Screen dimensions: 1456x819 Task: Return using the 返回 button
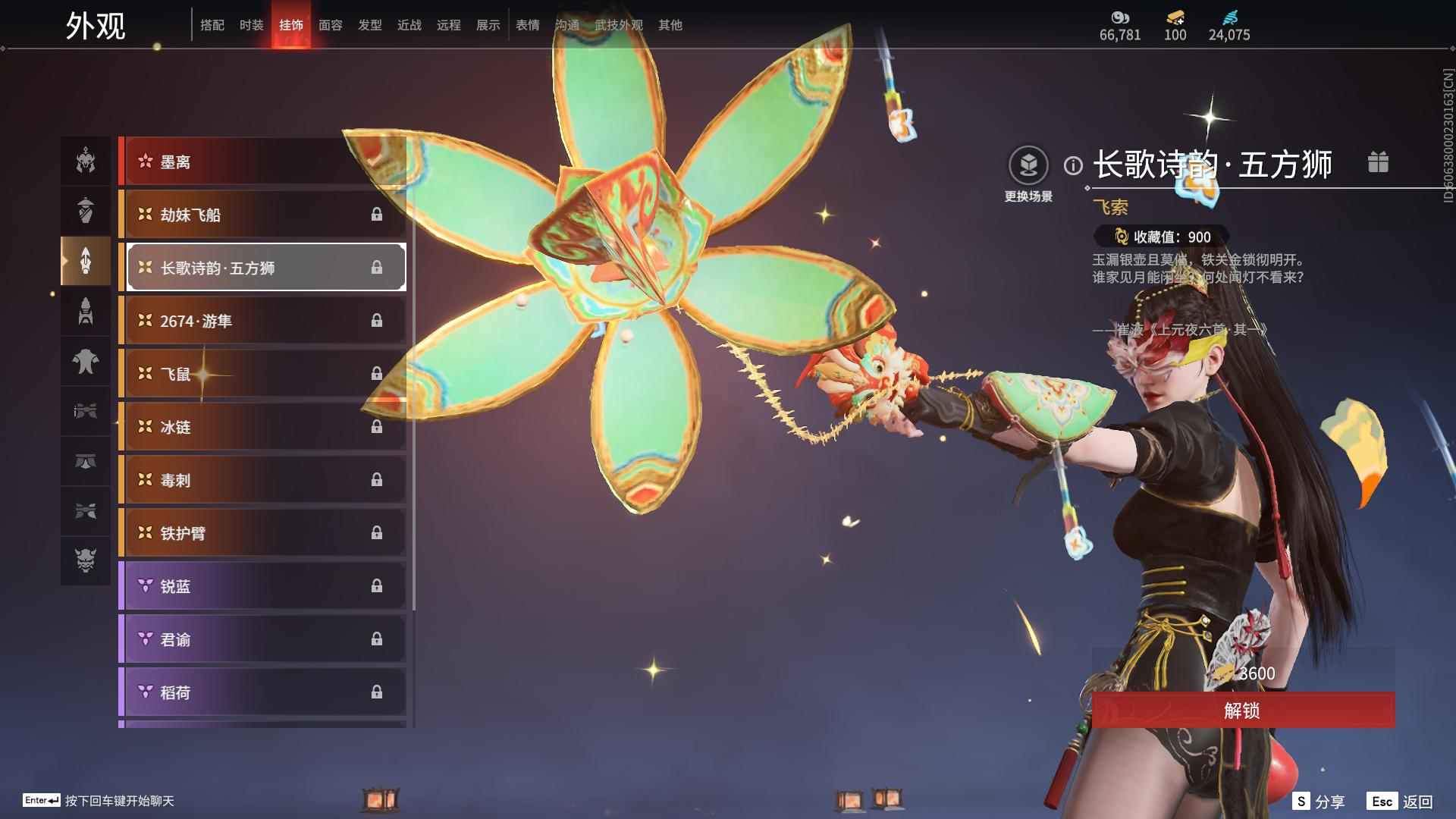(1401, 802)
